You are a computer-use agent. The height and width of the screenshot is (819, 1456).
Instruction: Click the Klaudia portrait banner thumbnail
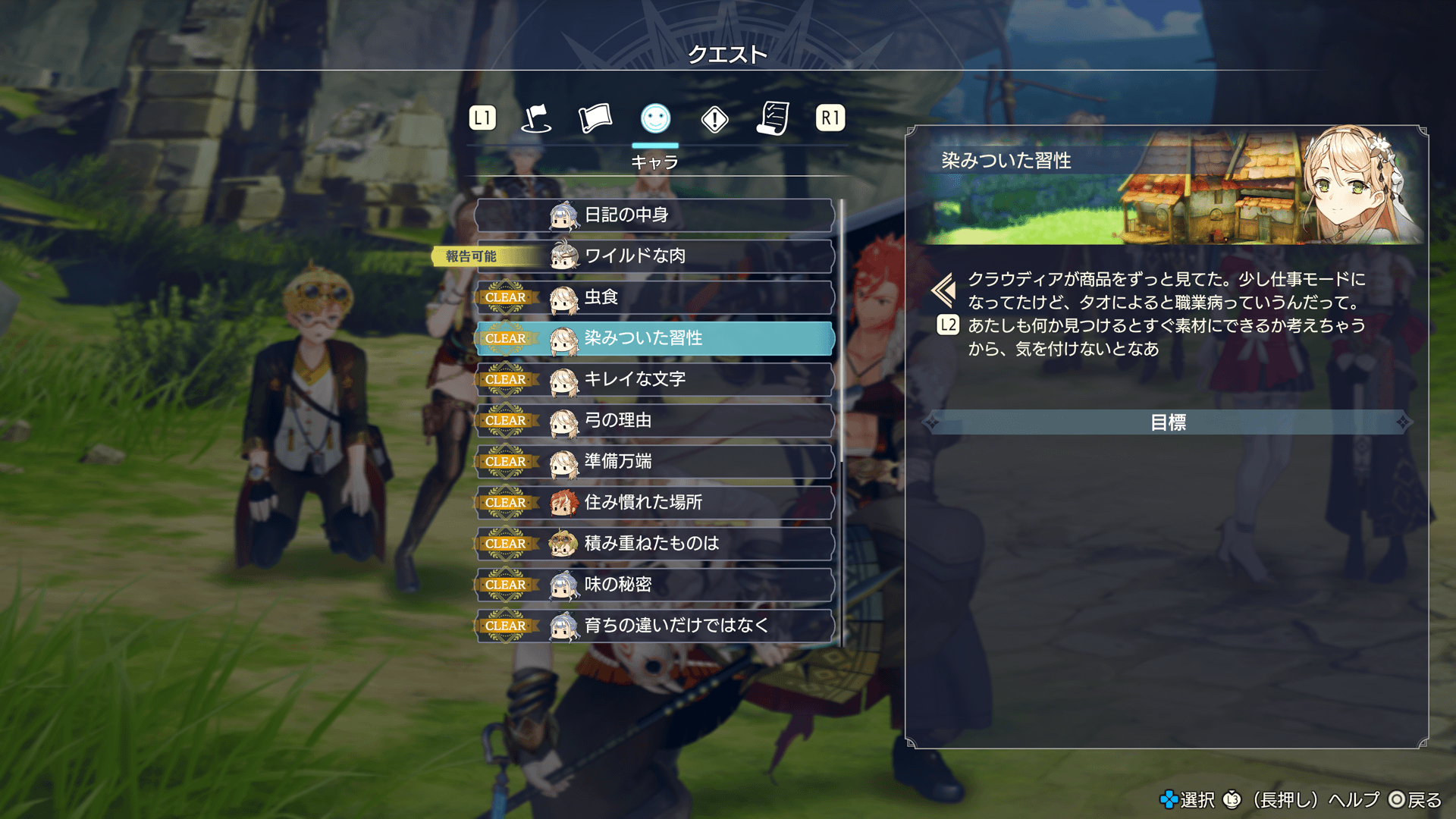tap(1168, 187)
